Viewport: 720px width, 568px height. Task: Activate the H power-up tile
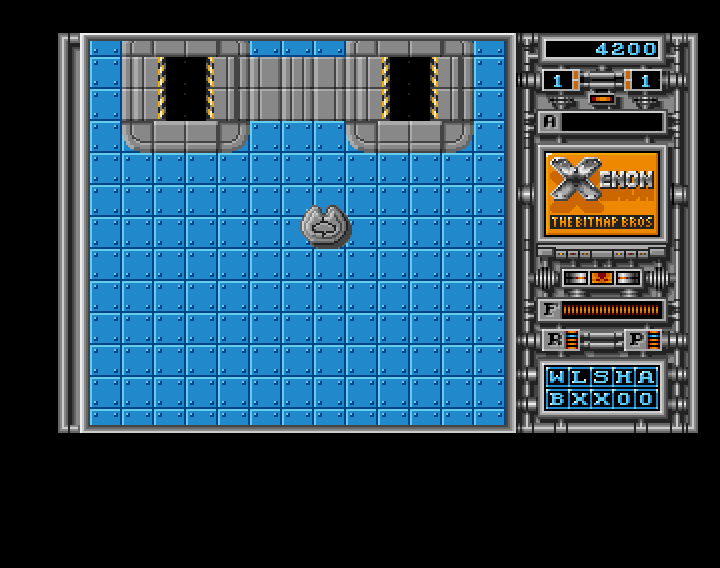(624, 377)
